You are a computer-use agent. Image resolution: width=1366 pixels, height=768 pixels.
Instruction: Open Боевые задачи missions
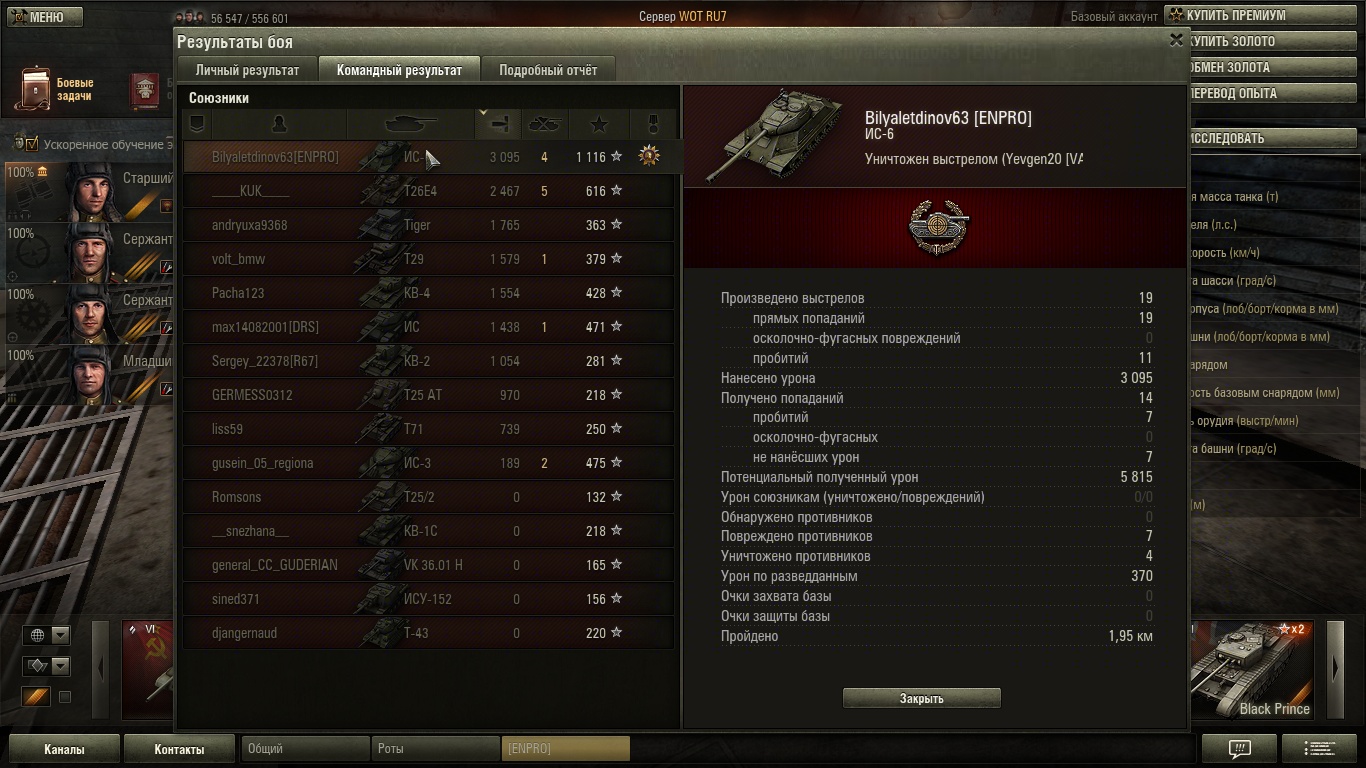coord(57,90)
